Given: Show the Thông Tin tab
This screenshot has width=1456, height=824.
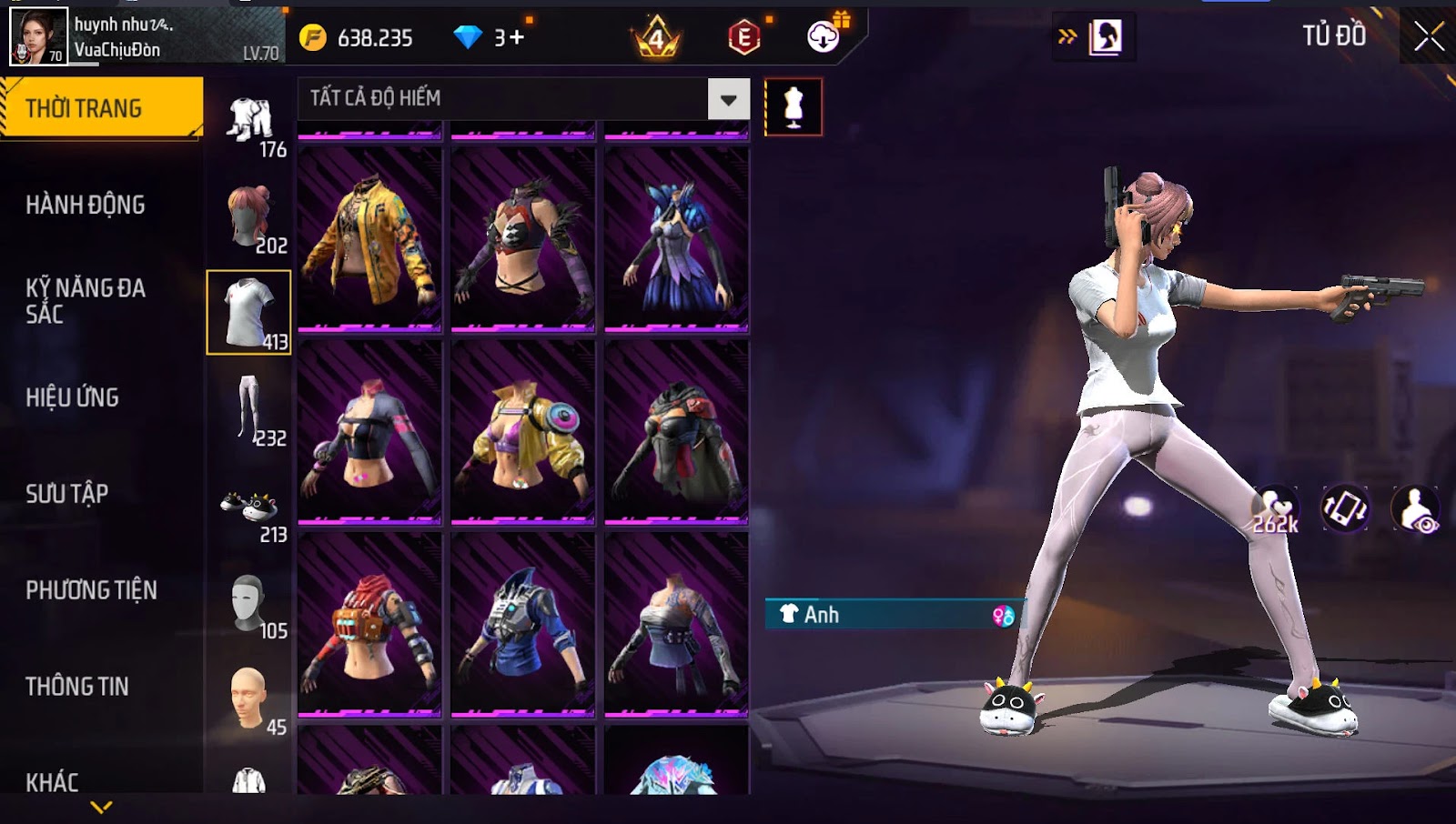Looking at the screenshot, I should pos(77,687).
